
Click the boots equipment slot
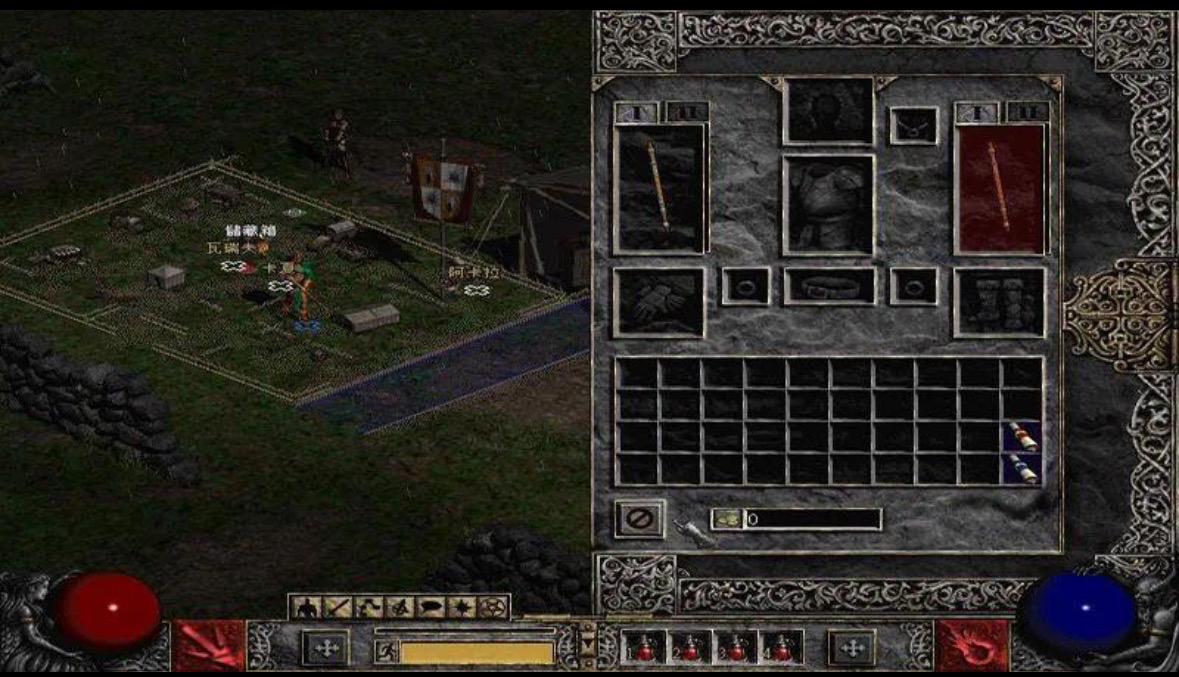click(1000, 301)
